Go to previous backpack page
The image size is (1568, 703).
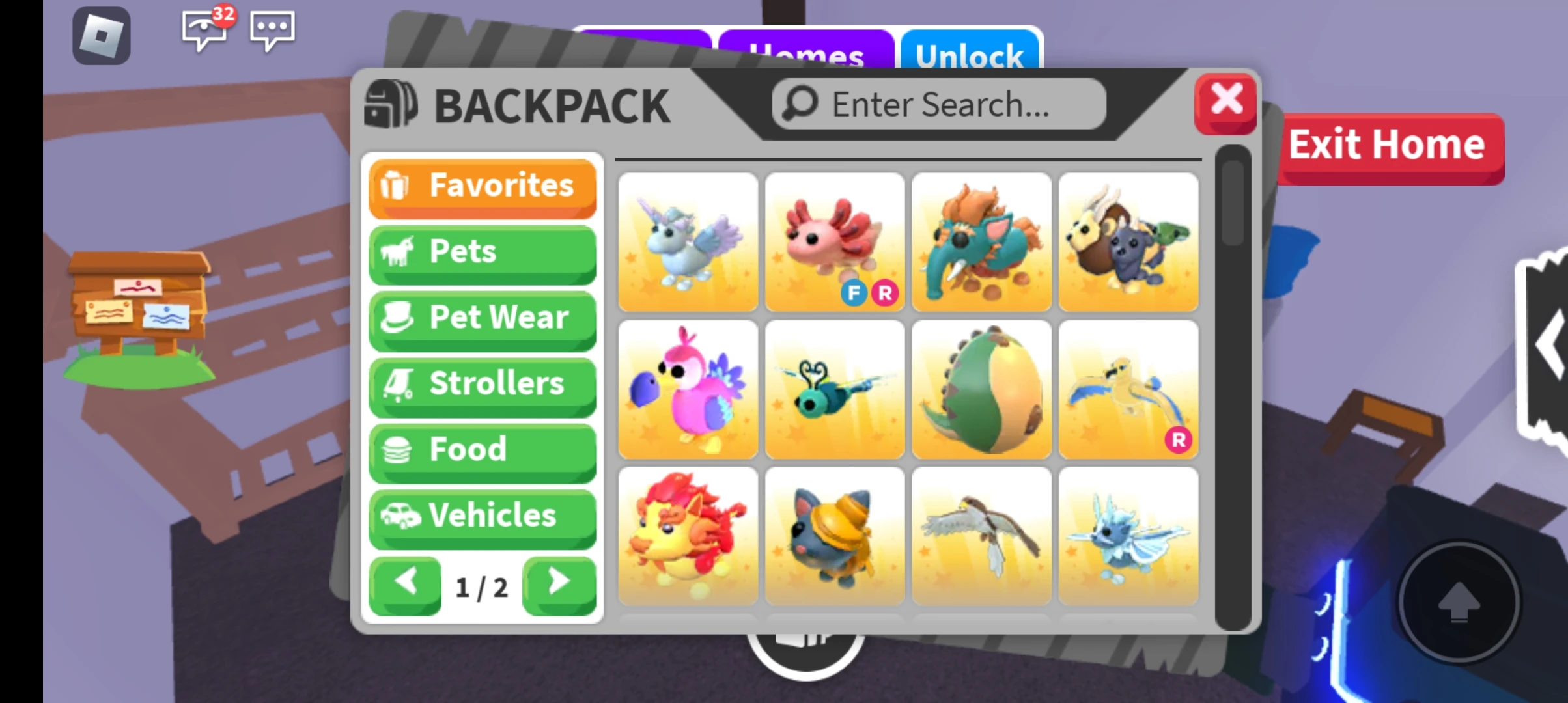tap(404, 585)
